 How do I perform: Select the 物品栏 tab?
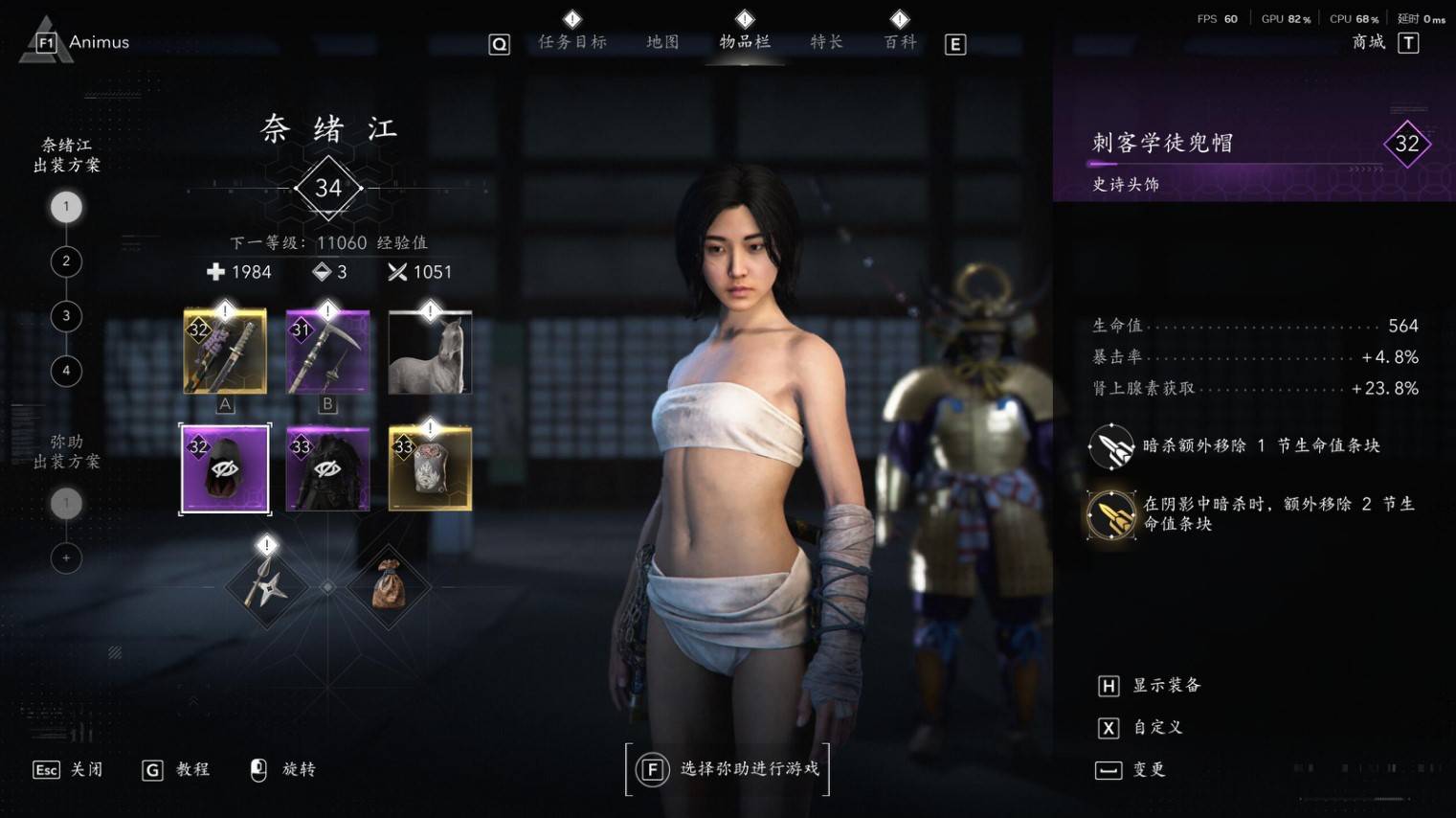pyautogui.click(x=745, y=42)
